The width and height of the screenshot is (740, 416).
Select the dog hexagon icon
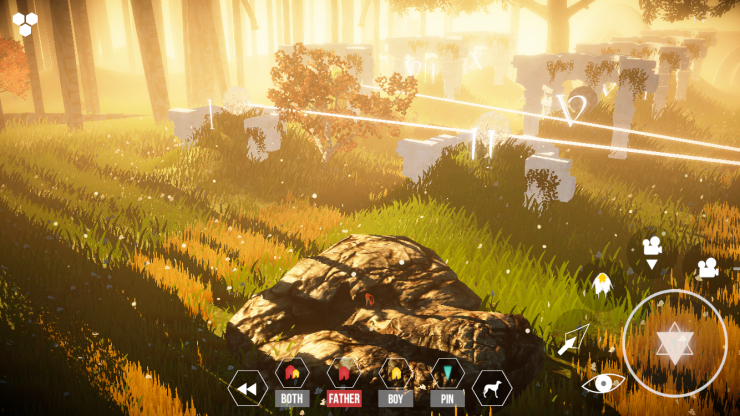click(492, 388)
